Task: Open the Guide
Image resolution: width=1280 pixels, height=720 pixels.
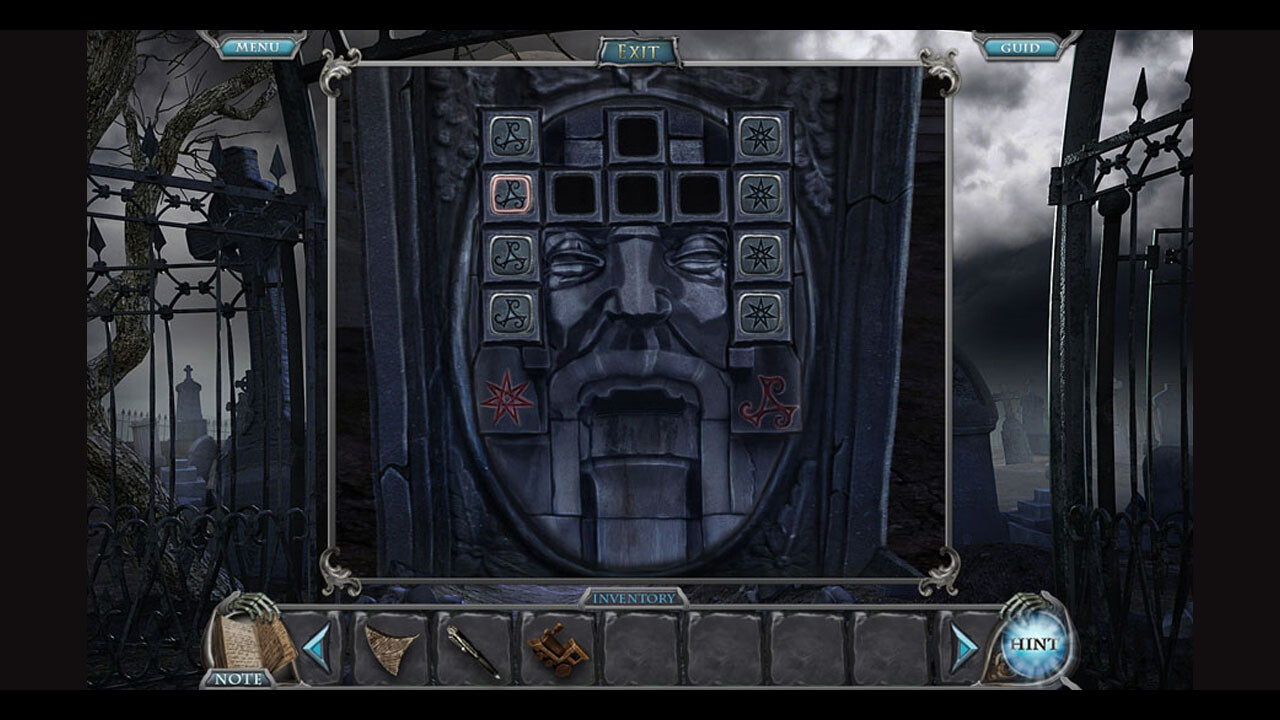Action: pos(1021,47)
